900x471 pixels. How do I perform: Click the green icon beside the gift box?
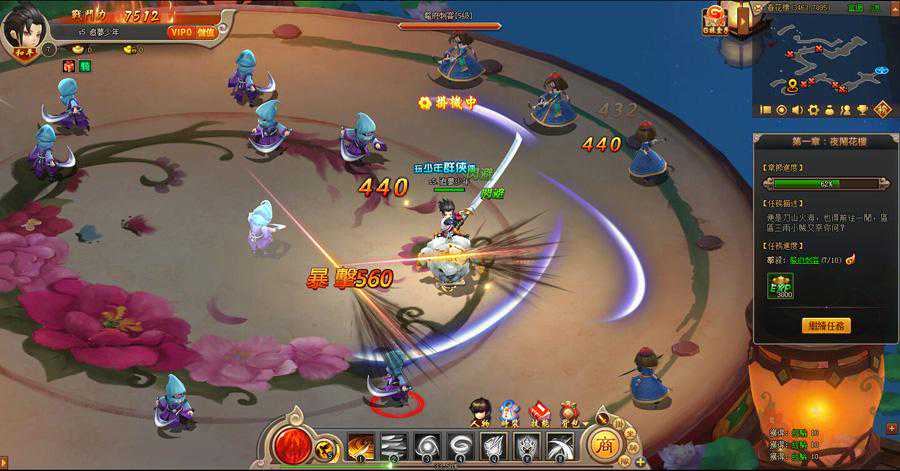coord(85,66)
